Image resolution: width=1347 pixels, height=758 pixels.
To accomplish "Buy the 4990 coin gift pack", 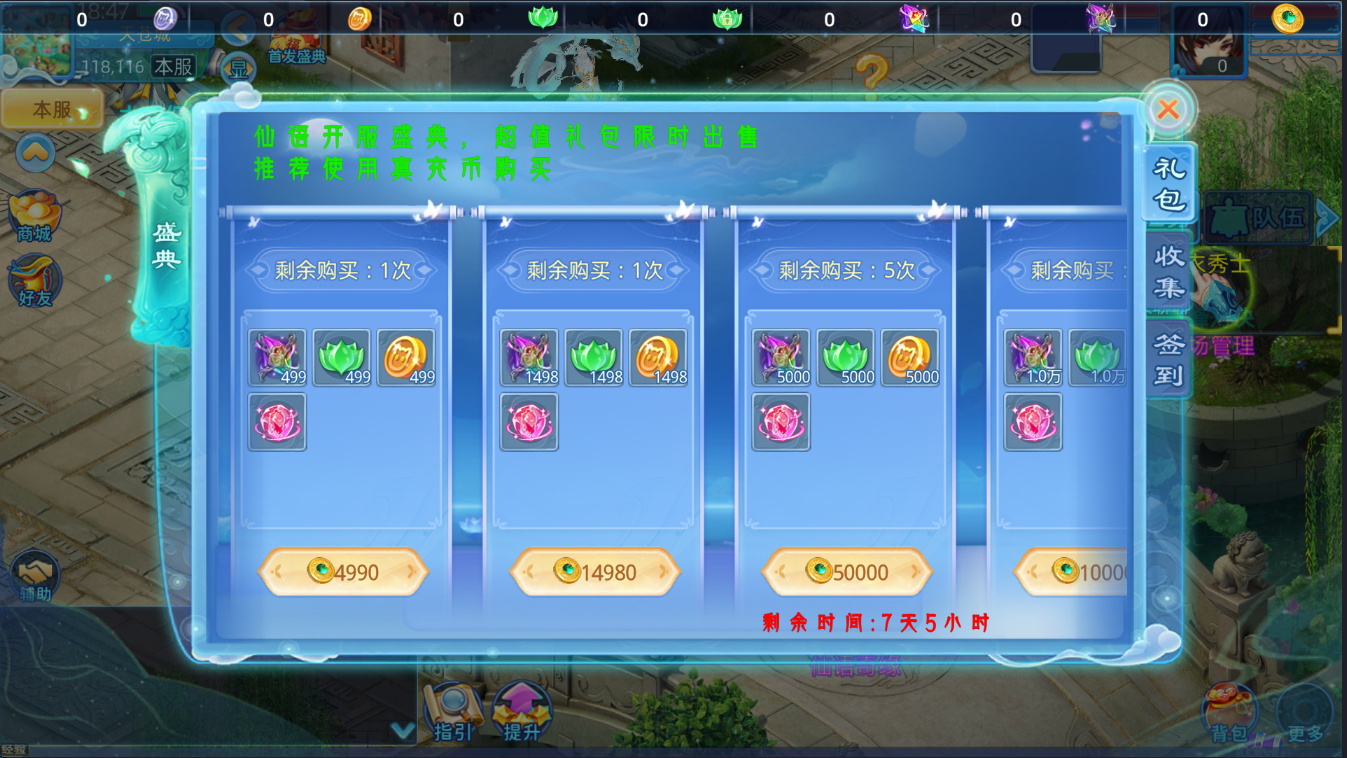I will [x=344, y=572].
